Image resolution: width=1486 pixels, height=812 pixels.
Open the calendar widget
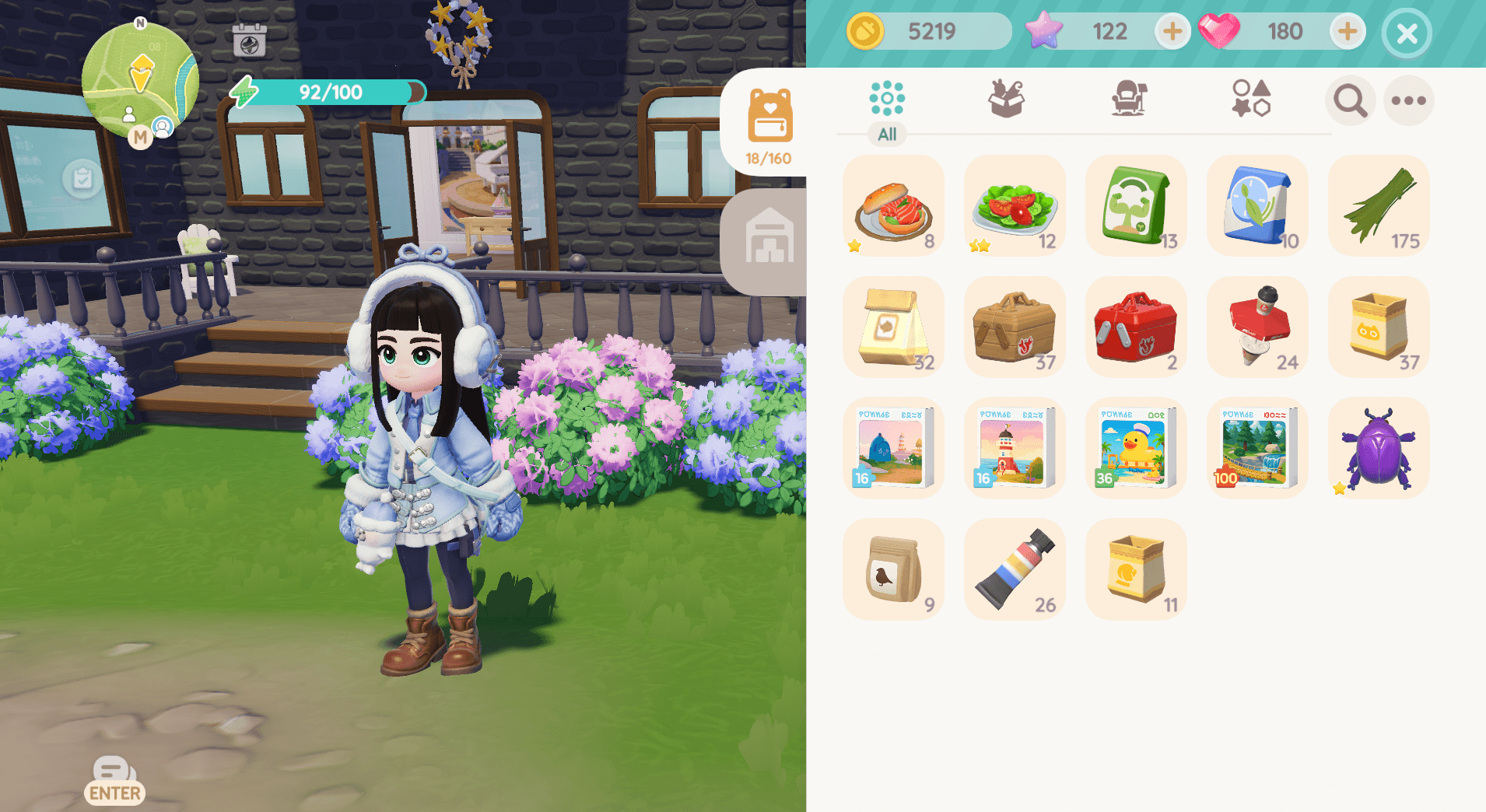coord(250,43)
